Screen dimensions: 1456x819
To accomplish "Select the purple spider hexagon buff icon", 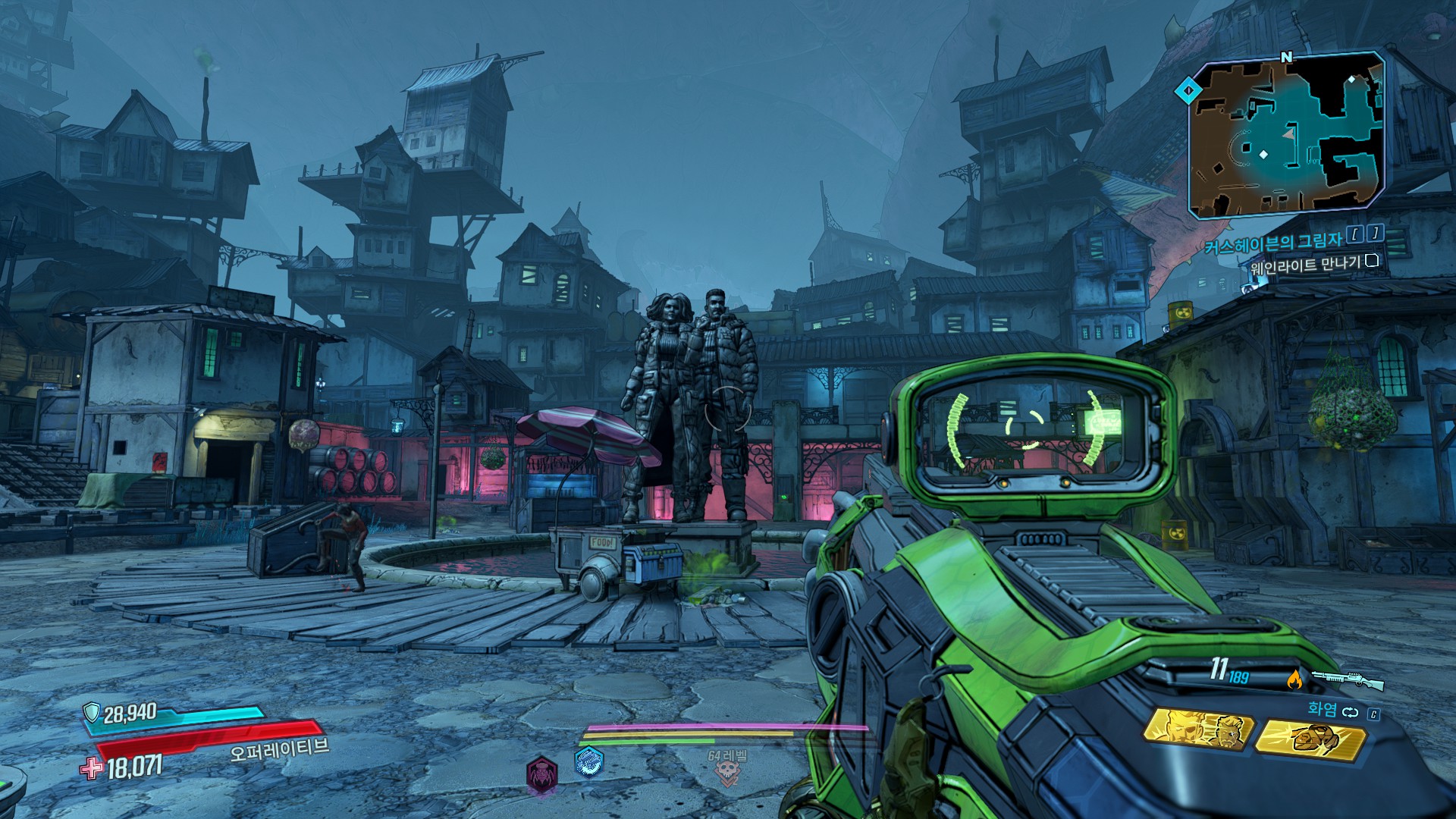I will tap(541, 774).
